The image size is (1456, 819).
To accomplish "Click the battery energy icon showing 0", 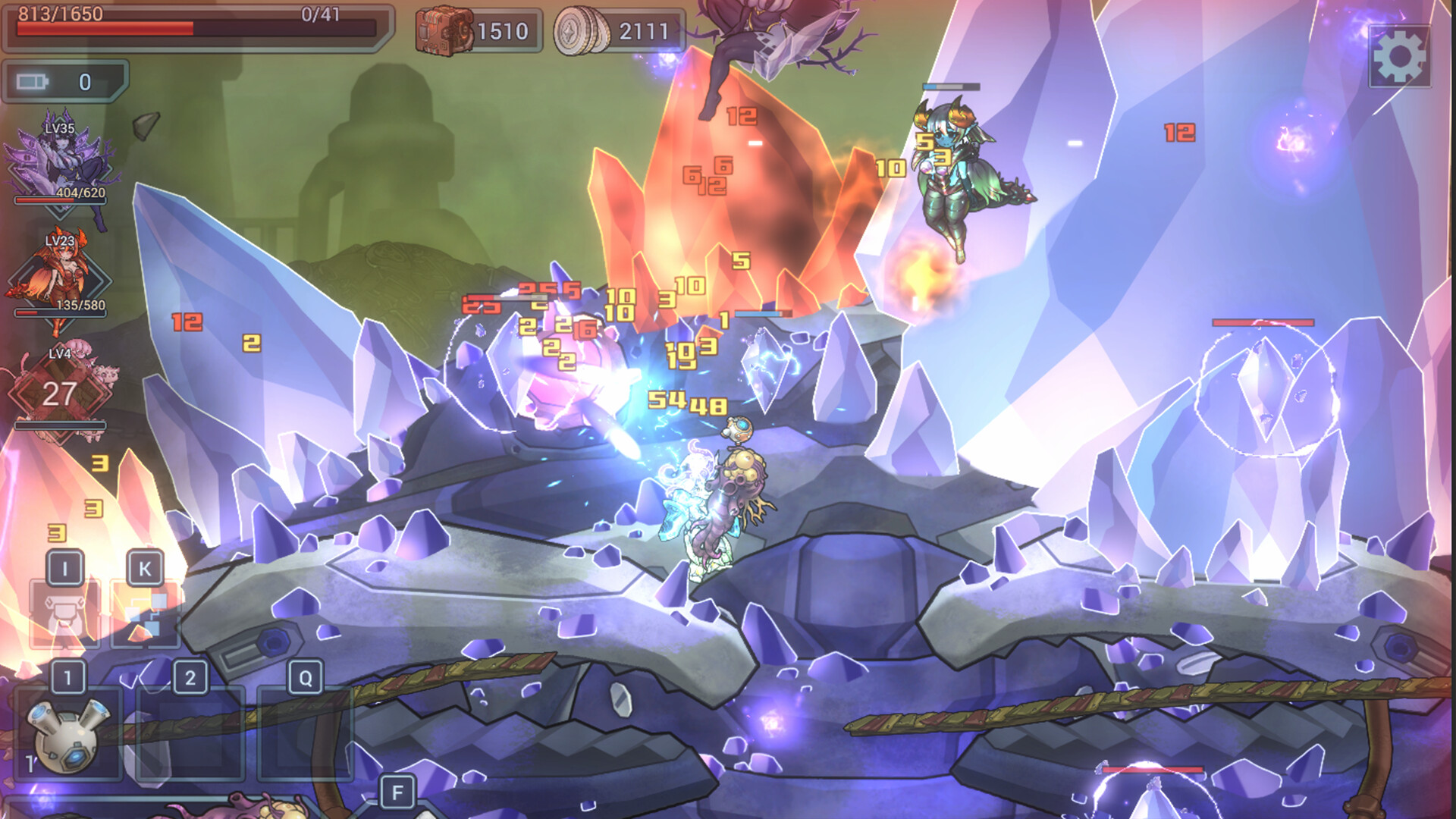I will point(32,78).
